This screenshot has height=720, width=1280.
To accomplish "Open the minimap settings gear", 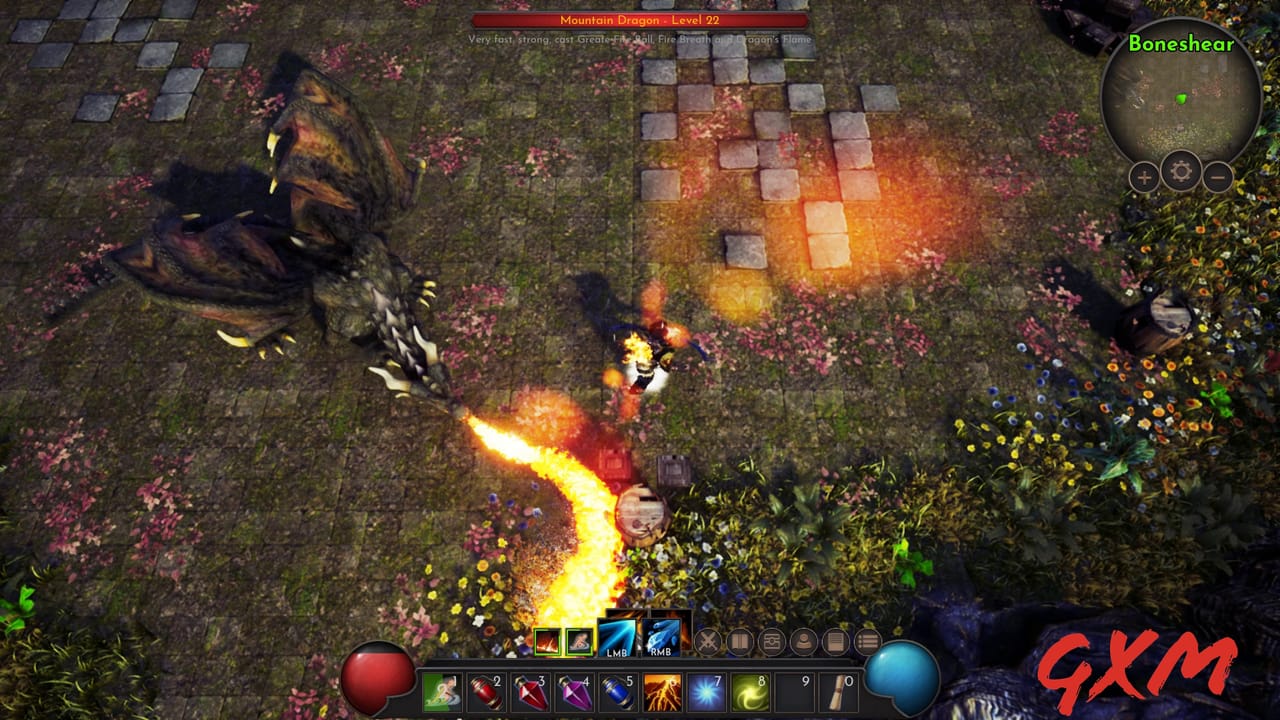I will 1179,171.
